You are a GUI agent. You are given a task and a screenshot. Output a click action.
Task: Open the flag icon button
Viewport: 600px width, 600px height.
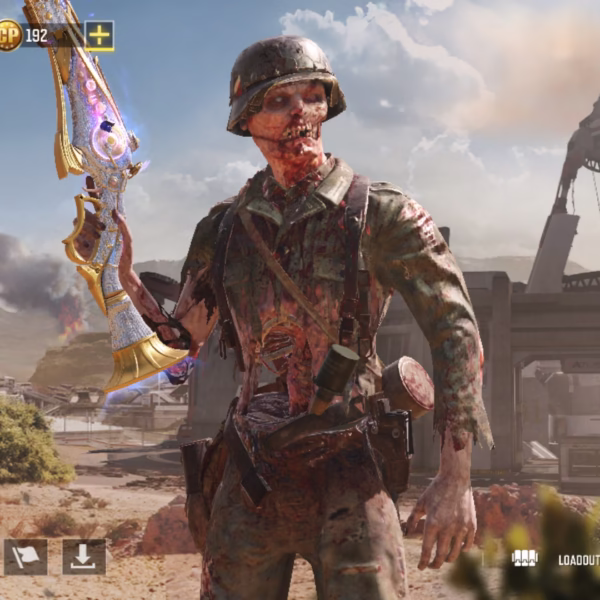[x=25, y=557]
